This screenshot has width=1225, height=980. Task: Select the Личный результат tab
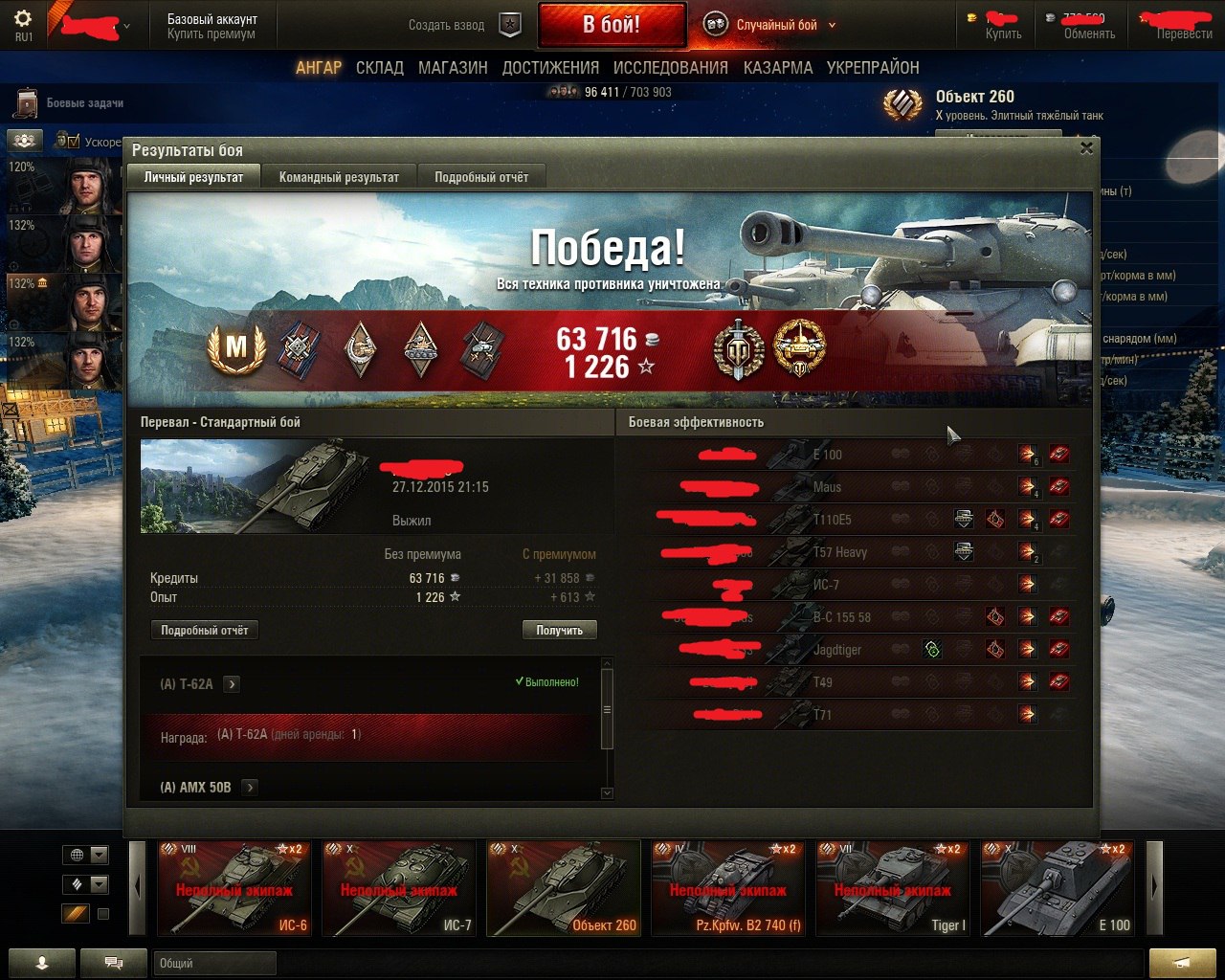pos(193,177)
